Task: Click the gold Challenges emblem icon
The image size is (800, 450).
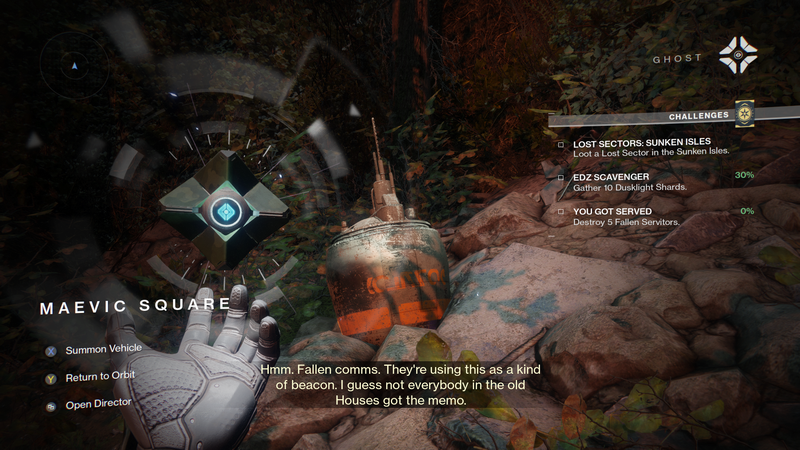Action: click(x=744, y=114)
